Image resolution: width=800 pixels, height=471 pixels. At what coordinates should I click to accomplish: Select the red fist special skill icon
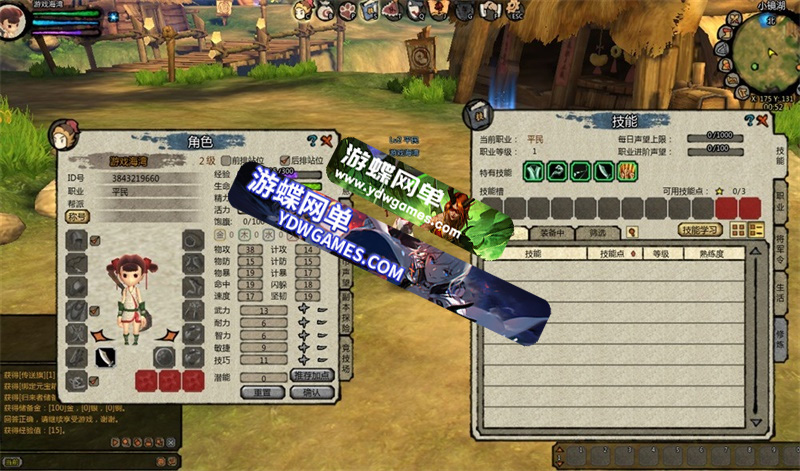(x=628, y=171)
